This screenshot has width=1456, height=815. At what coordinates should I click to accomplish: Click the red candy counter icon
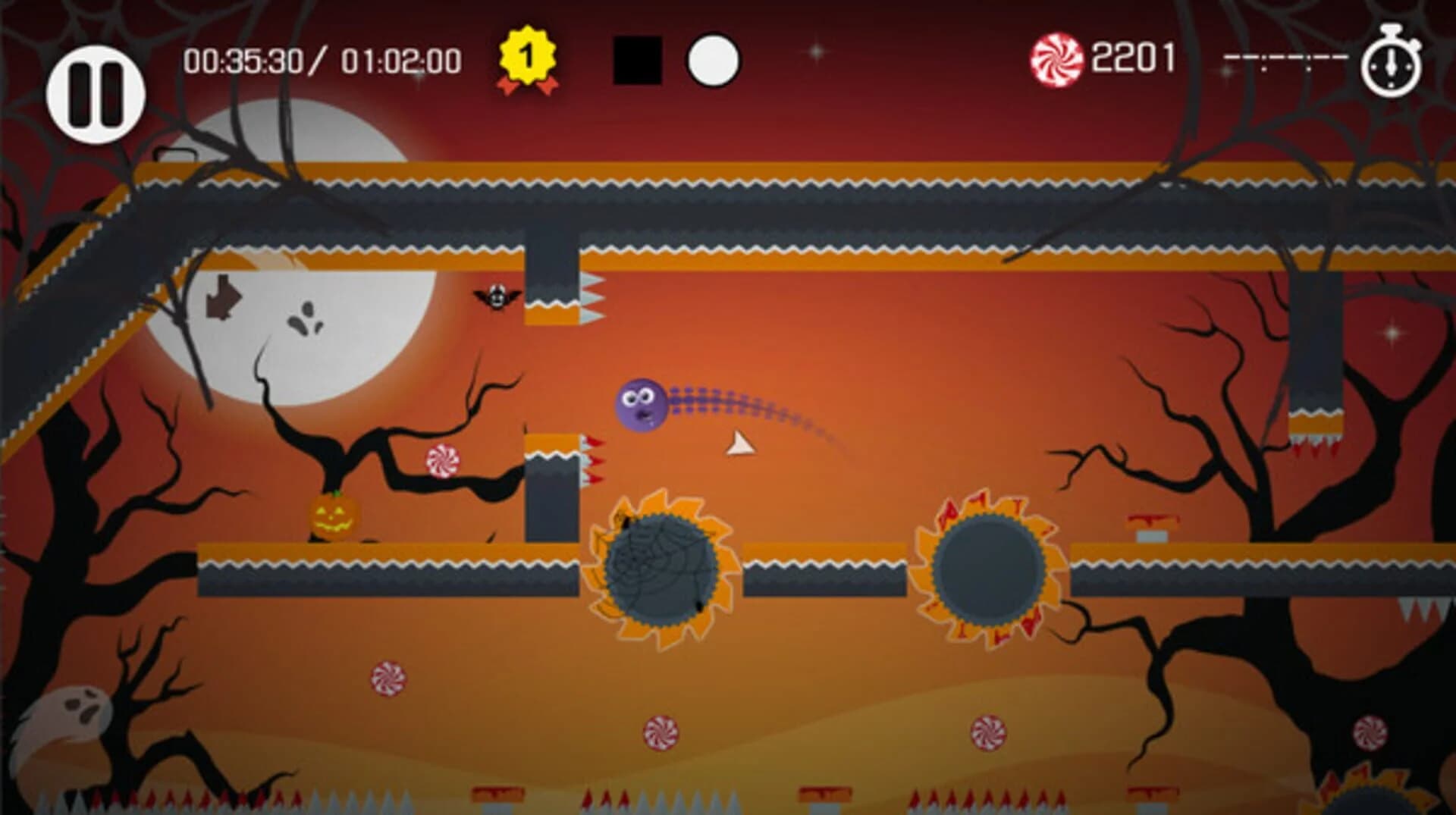pos(1059,57)
